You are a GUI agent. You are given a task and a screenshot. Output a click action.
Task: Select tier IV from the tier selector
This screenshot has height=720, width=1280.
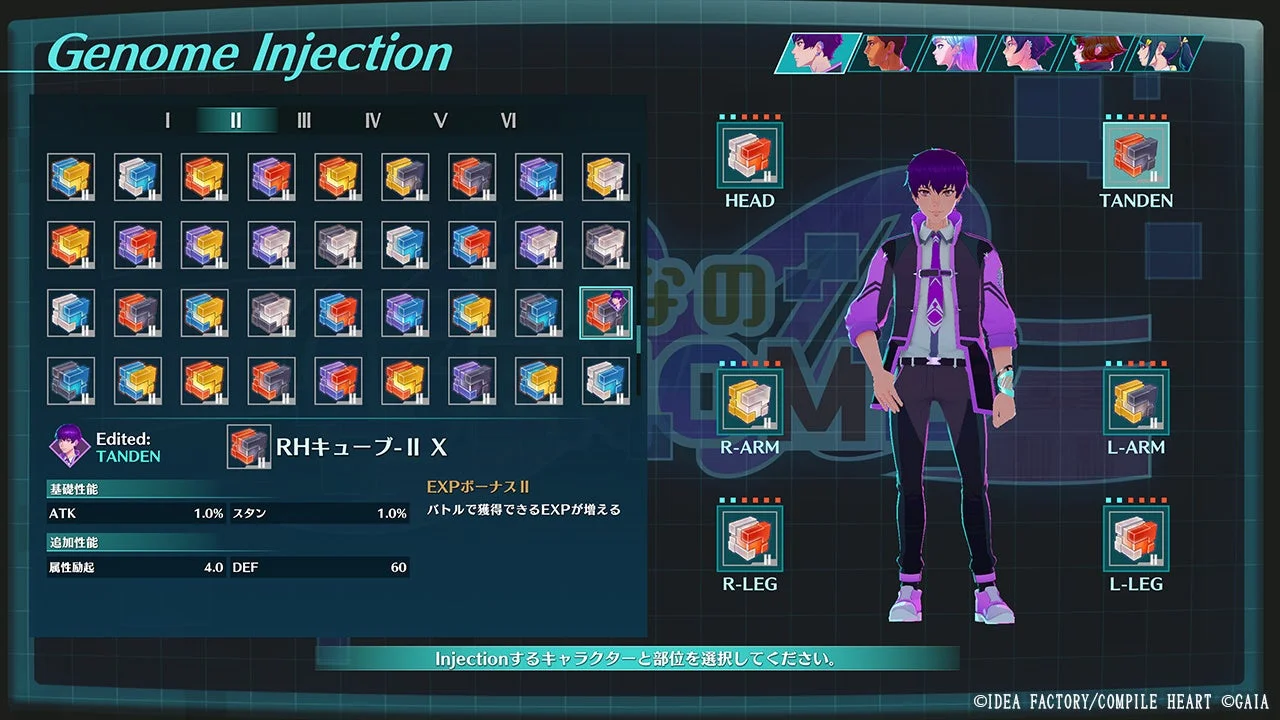(x=371, y=120)
